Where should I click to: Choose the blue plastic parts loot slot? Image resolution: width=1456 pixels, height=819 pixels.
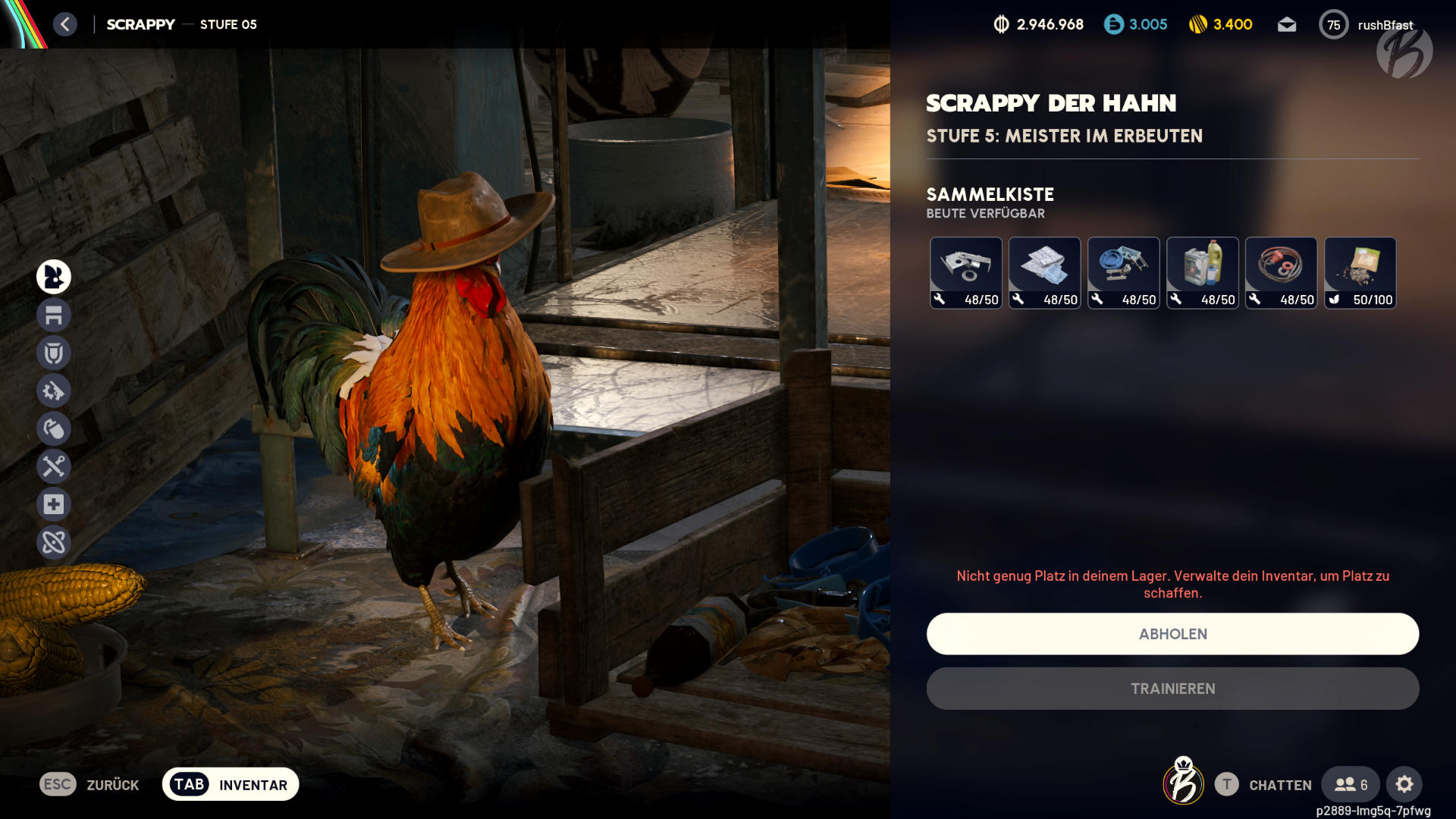1124,273
